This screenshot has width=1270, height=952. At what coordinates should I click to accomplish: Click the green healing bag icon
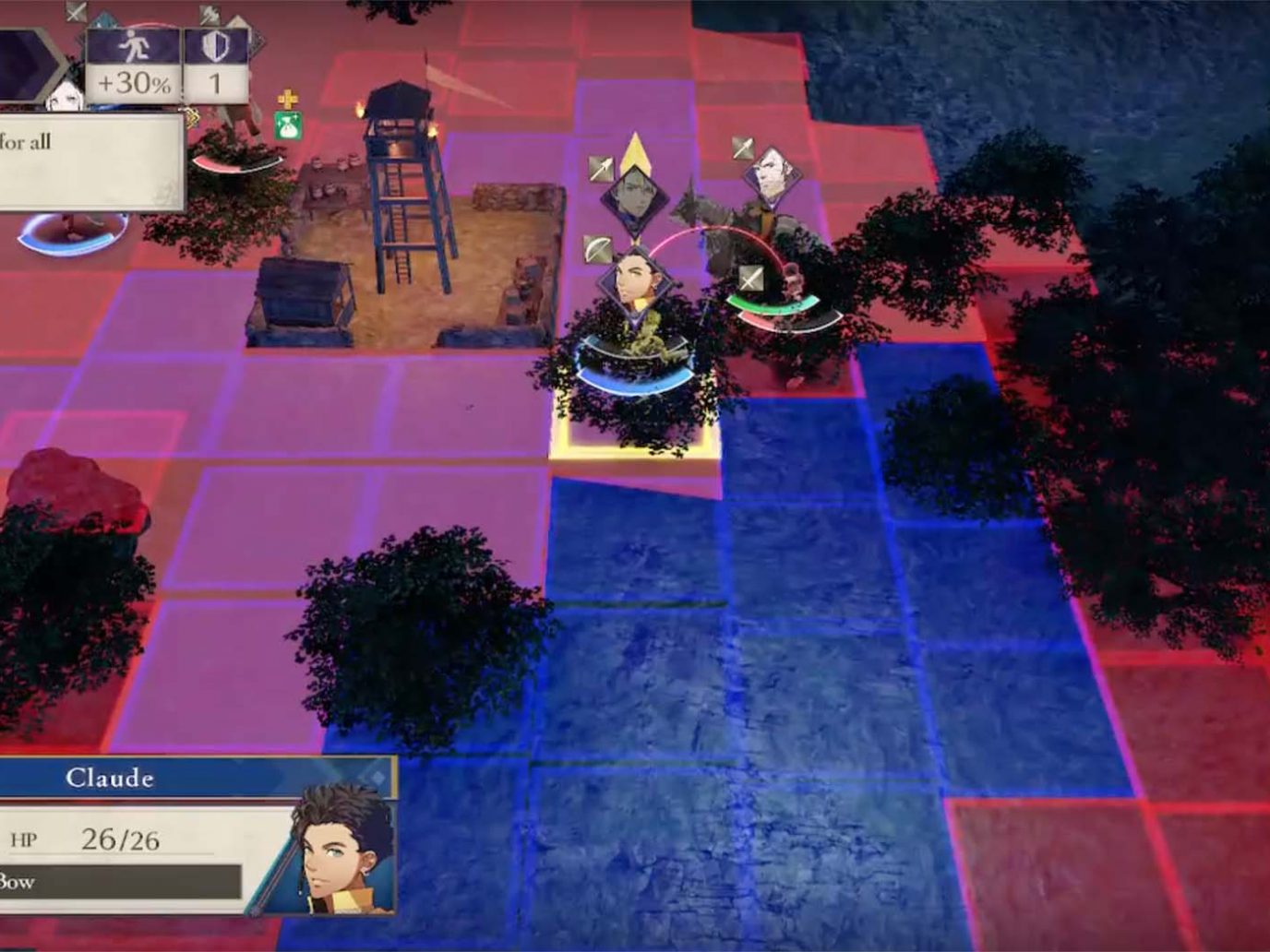pos(288,125)
